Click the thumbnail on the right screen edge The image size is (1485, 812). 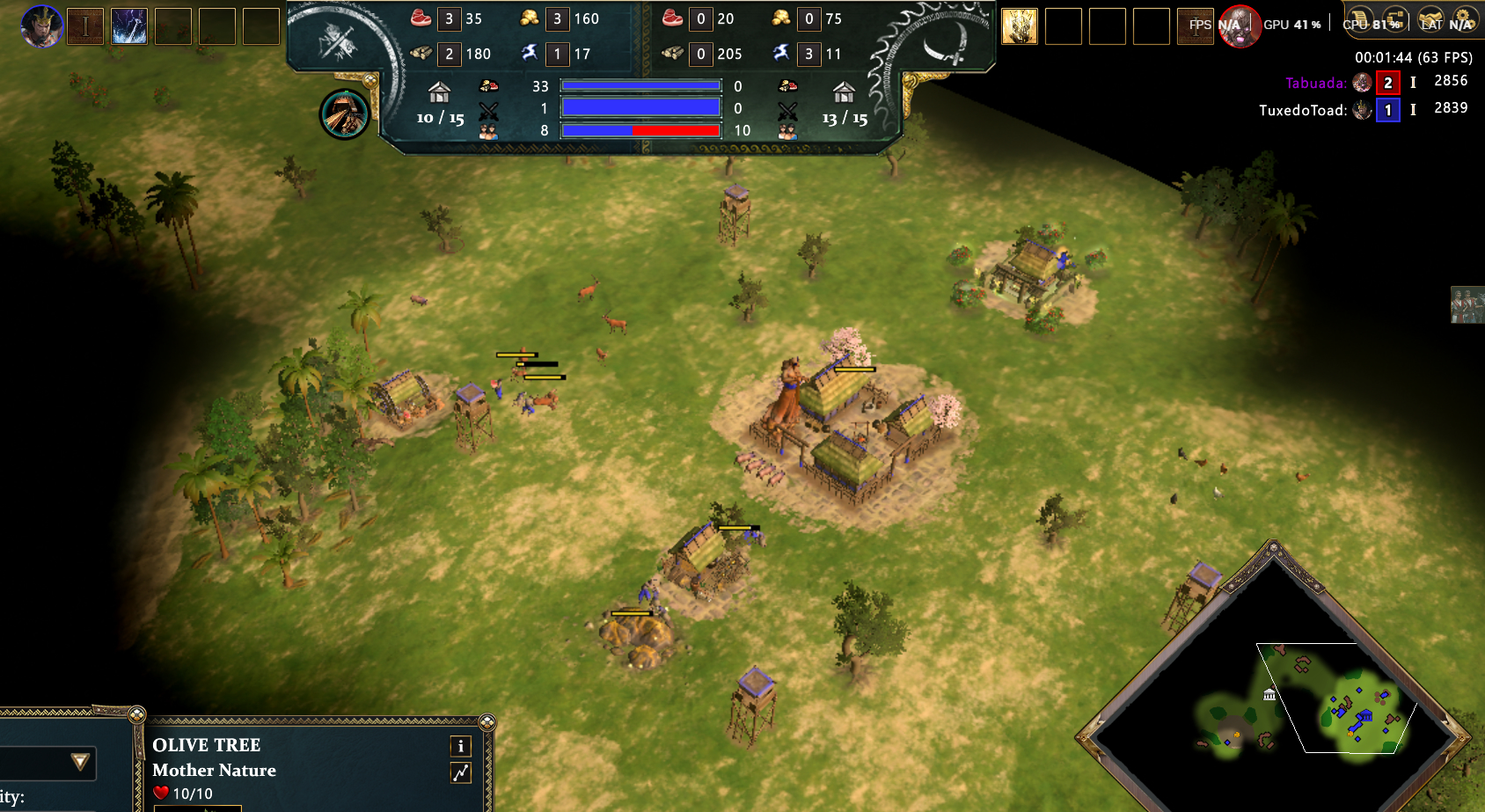click(x=1467, y=304)
